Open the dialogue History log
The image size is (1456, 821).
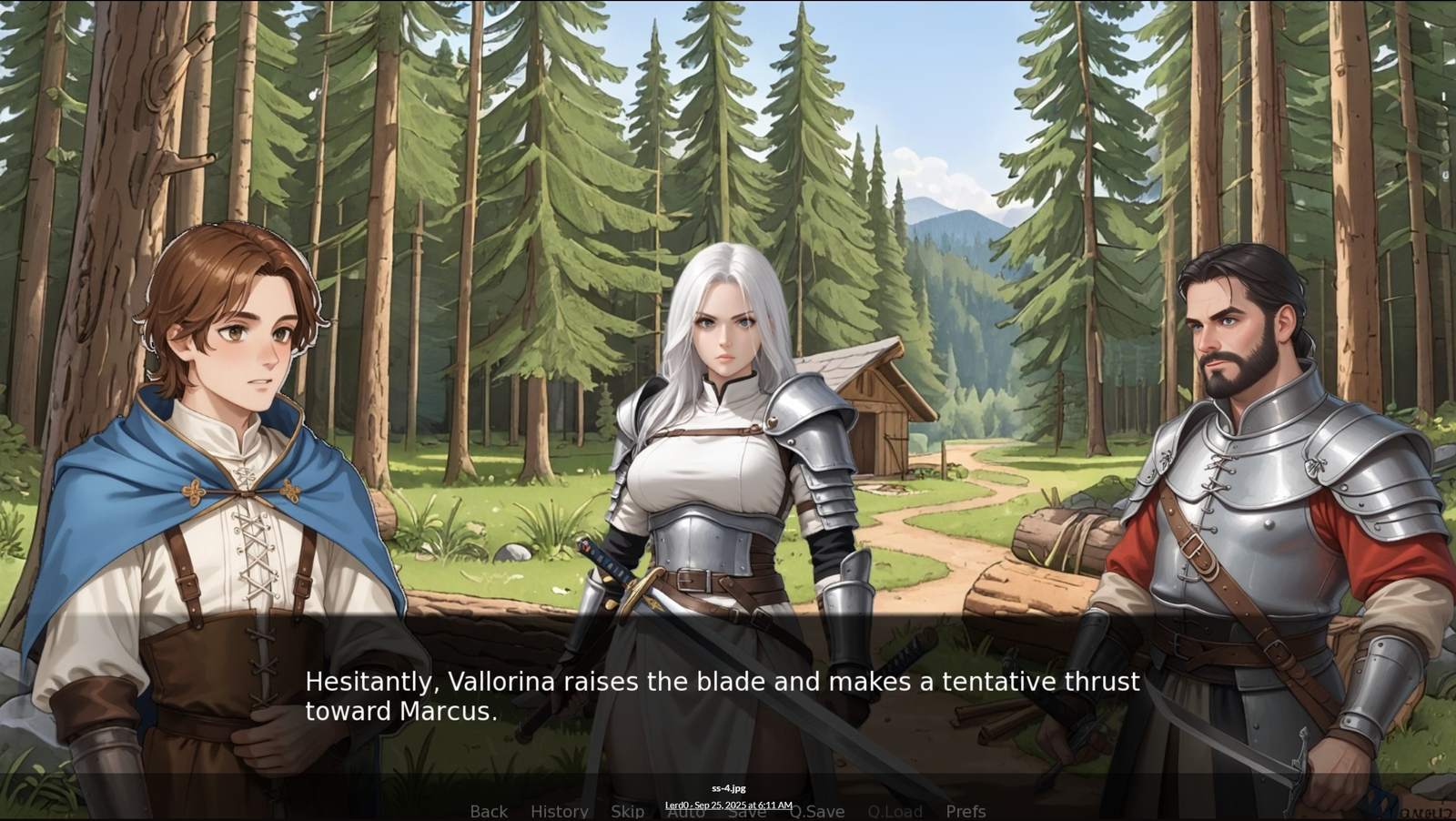coord(559,811)
